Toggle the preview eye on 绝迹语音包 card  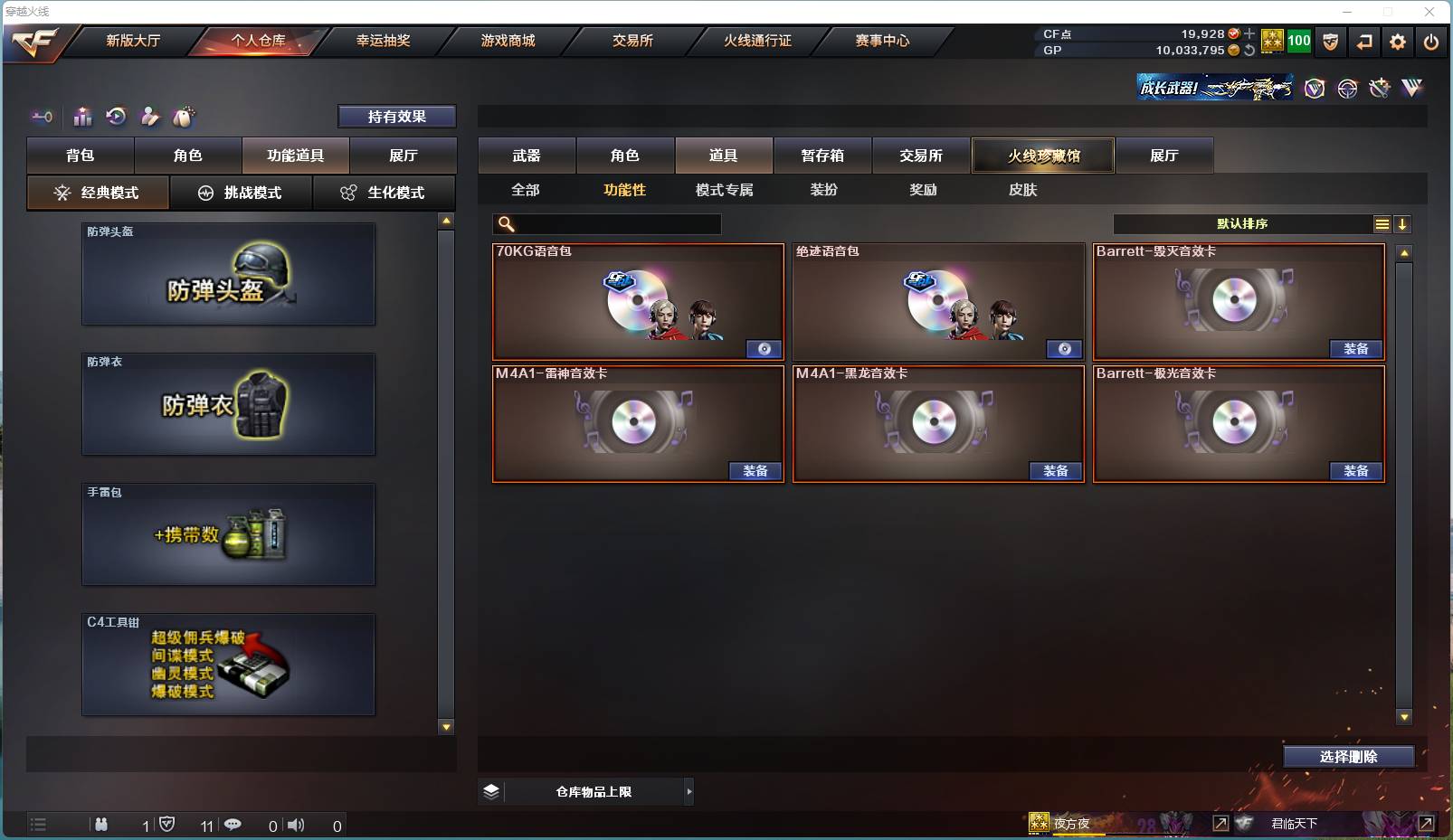point(1065,348)
